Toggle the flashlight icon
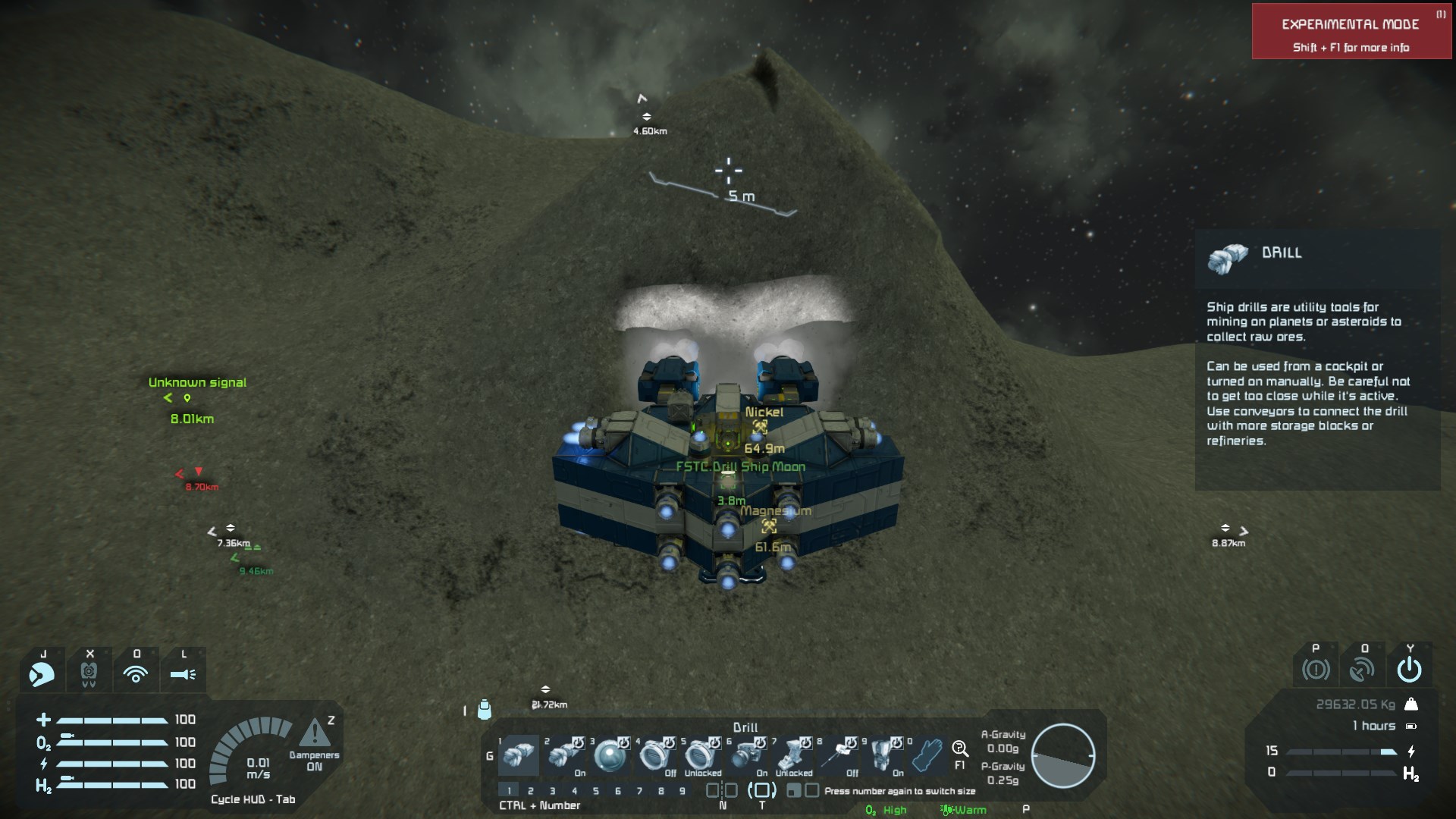Screen dimensions: 1456x819 (183, 673)
